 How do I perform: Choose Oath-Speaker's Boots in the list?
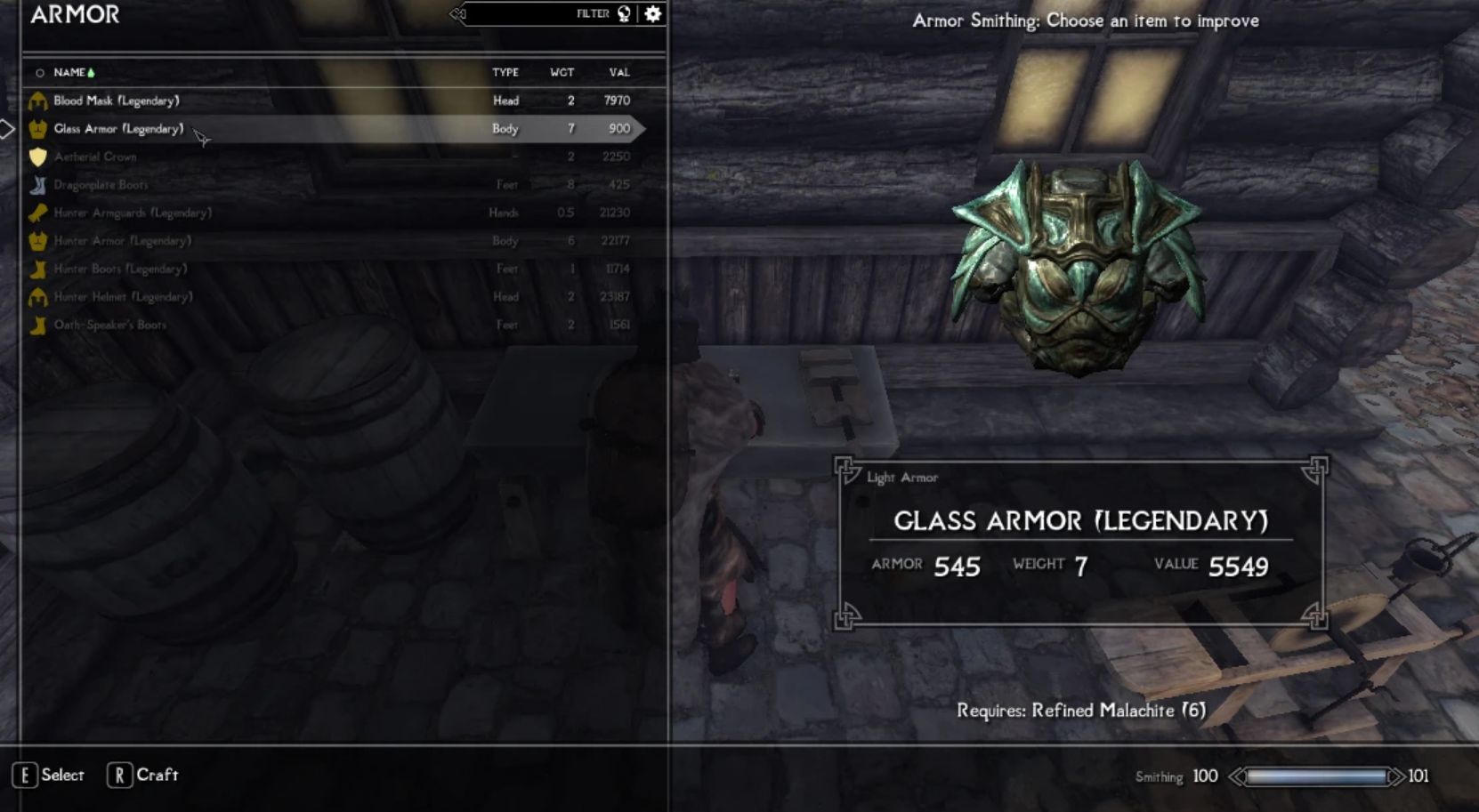pyautogui.click(x=109, y=325)
